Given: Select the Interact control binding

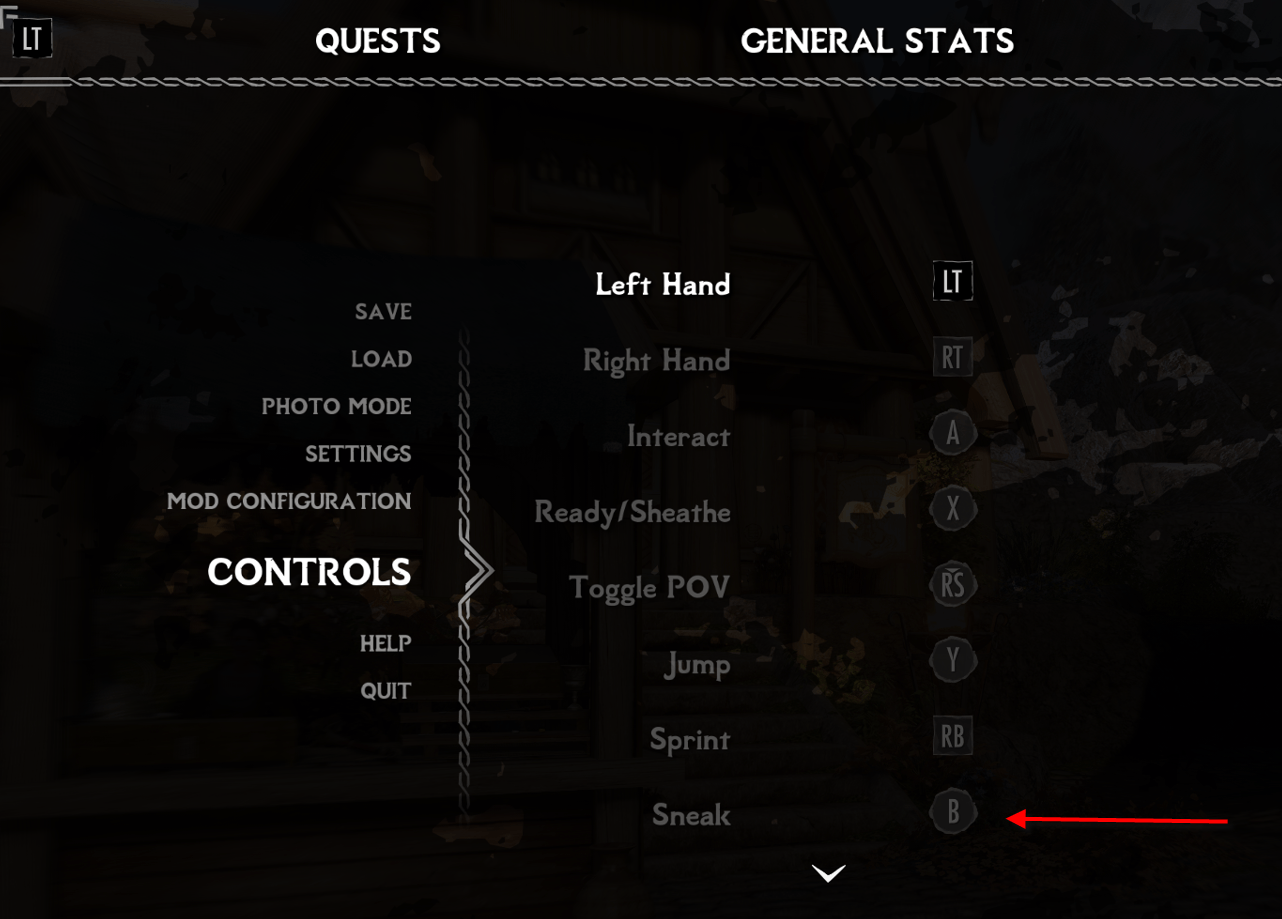Looking at the screenshot, I should (x=678, y=437).
